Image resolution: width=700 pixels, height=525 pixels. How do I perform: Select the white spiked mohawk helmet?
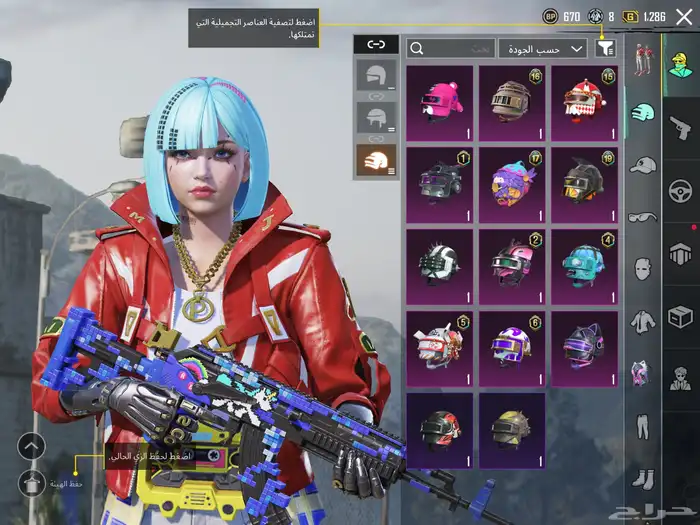coord(439,265)
